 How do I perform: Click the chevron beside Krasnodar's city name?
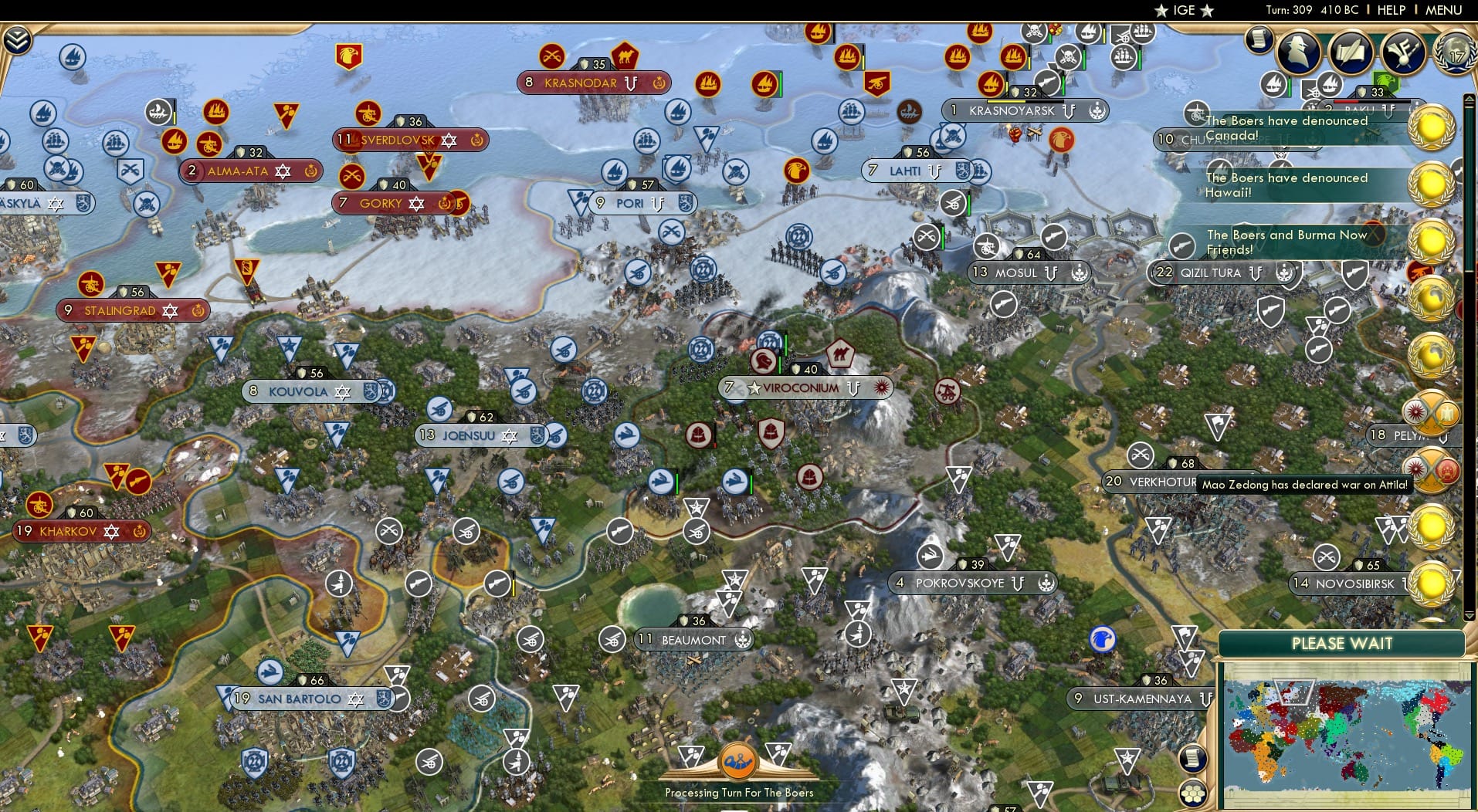tap(632, 83)
